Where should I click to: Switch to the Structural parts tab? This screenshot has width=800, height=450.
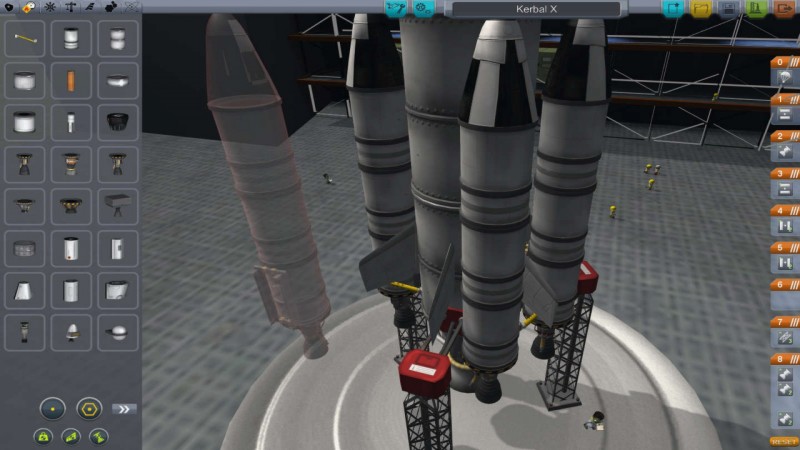tap(70, 7)
